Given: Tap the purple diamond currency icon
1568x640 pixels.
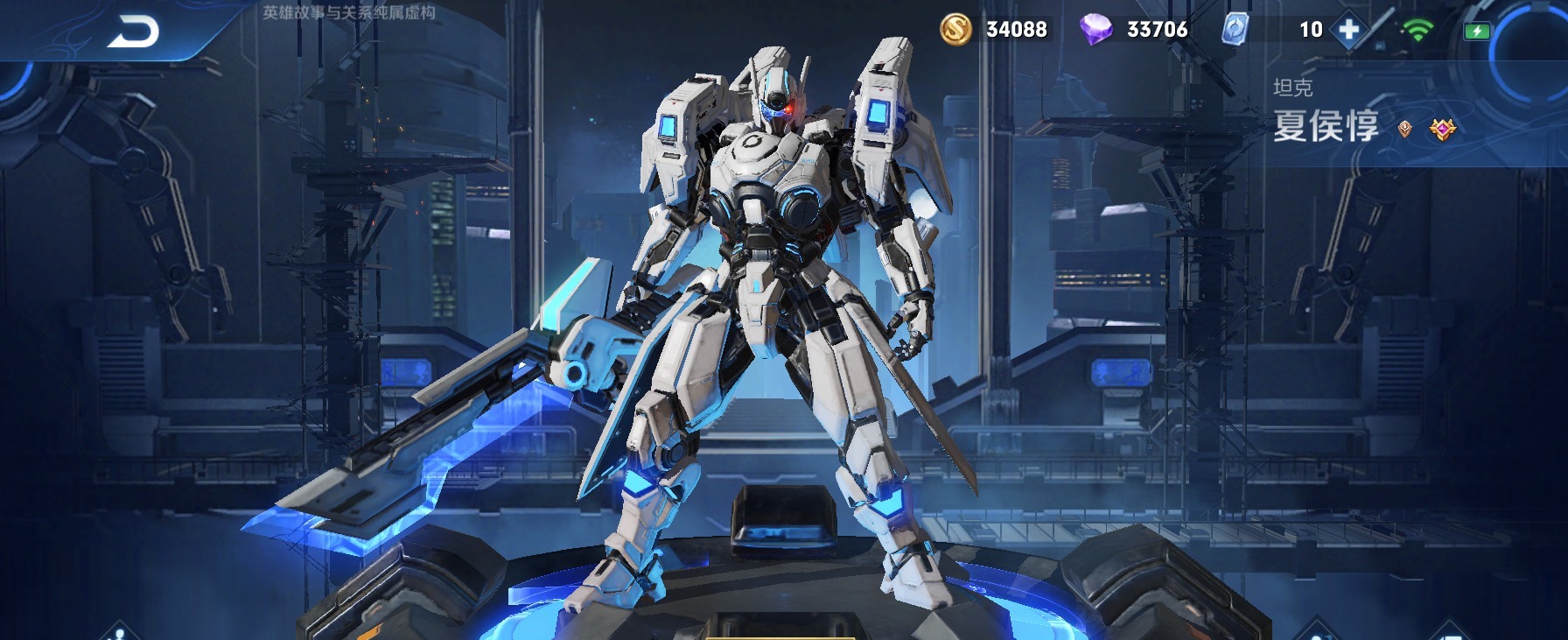Looking at the screenshot, I should click(x=1095, y=30).
